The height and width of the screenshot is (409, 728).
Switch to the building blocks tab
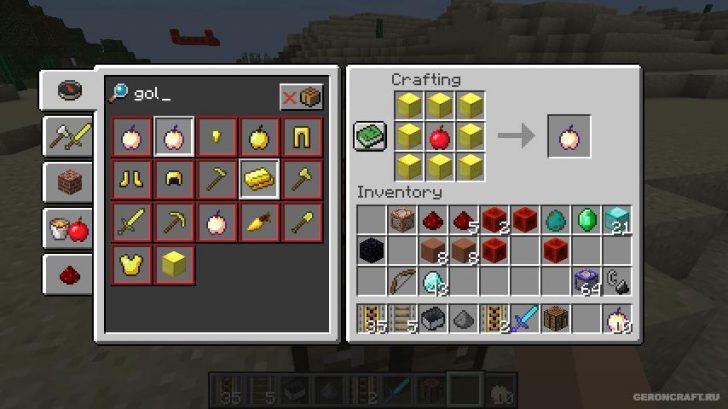67,183
